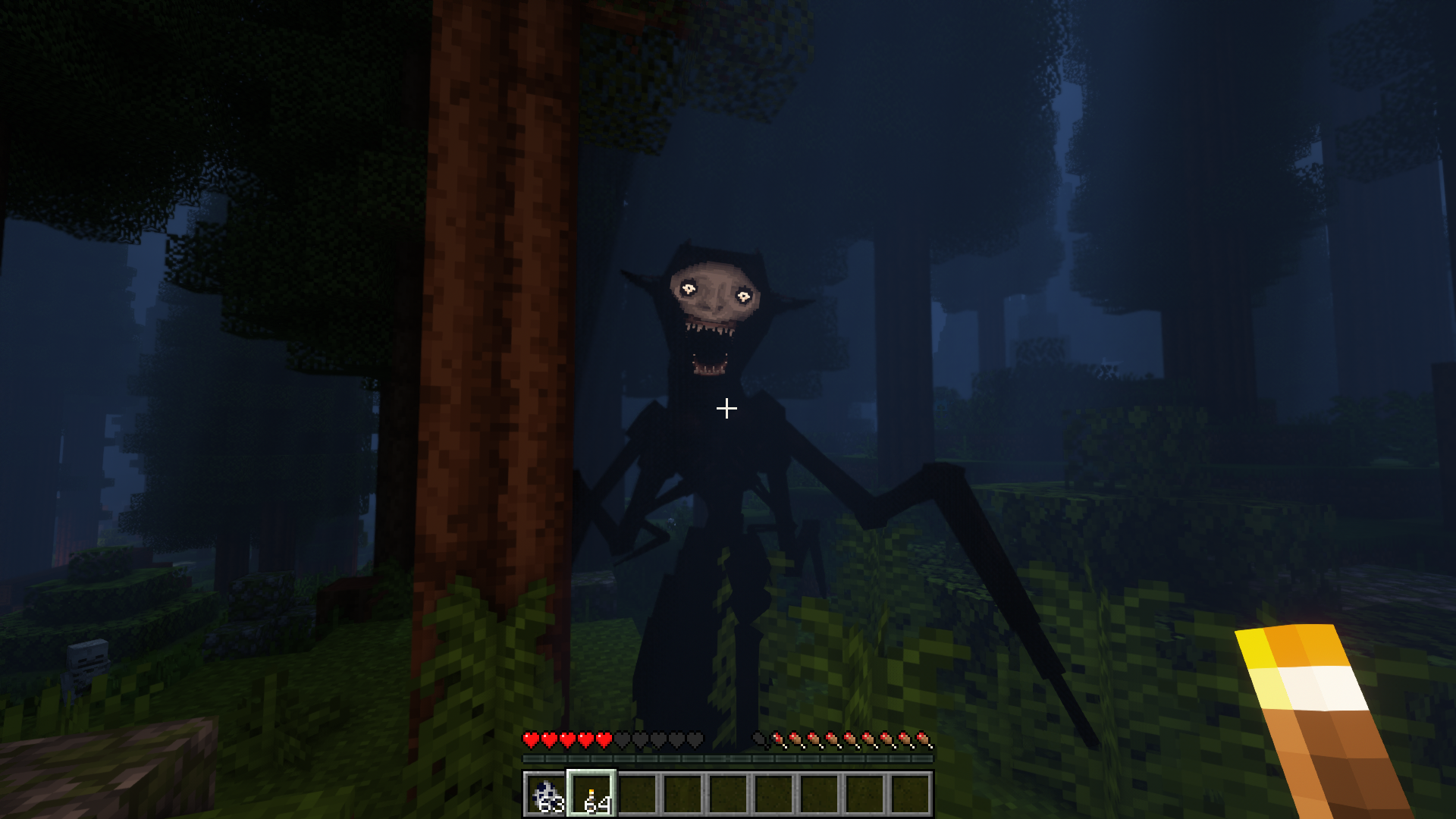The width and height of the screenshot is (1456, 819).
Task: Click the fifth red heart in the health bar
Action: [603, 738]
